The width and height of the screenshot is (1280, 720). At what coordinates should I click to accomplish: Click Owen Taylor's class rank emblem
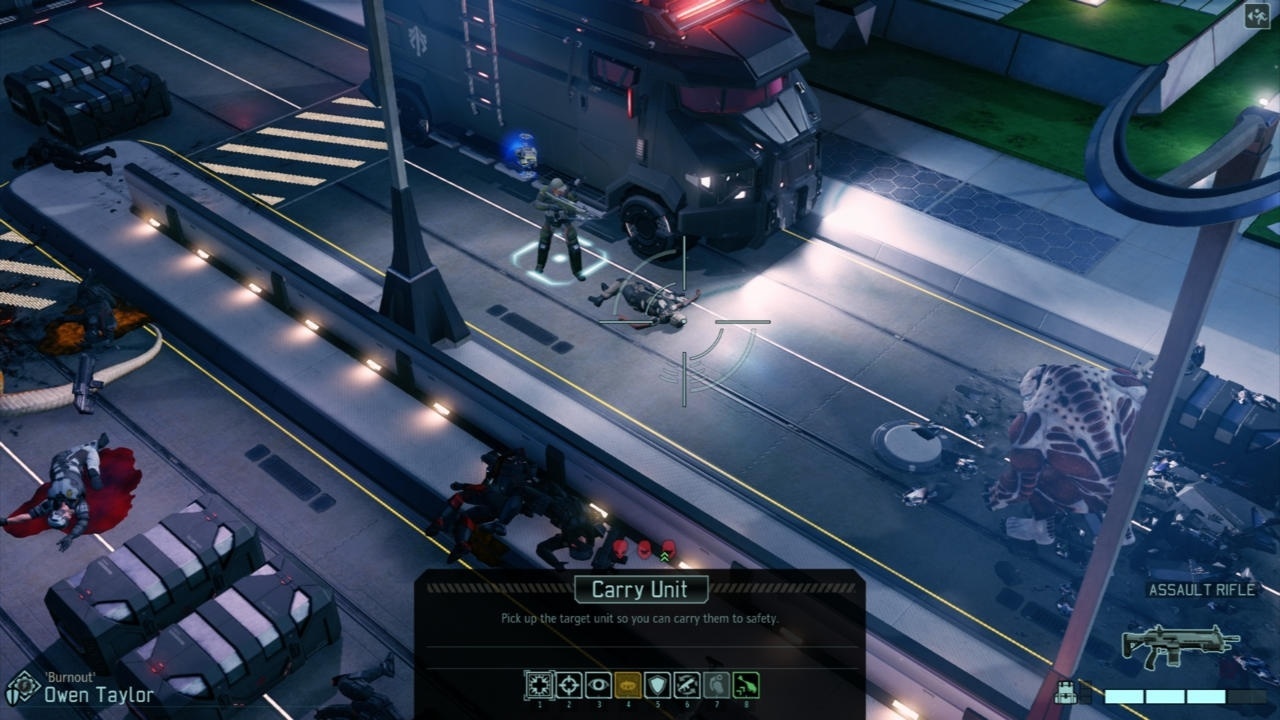[x=23, y=686]
